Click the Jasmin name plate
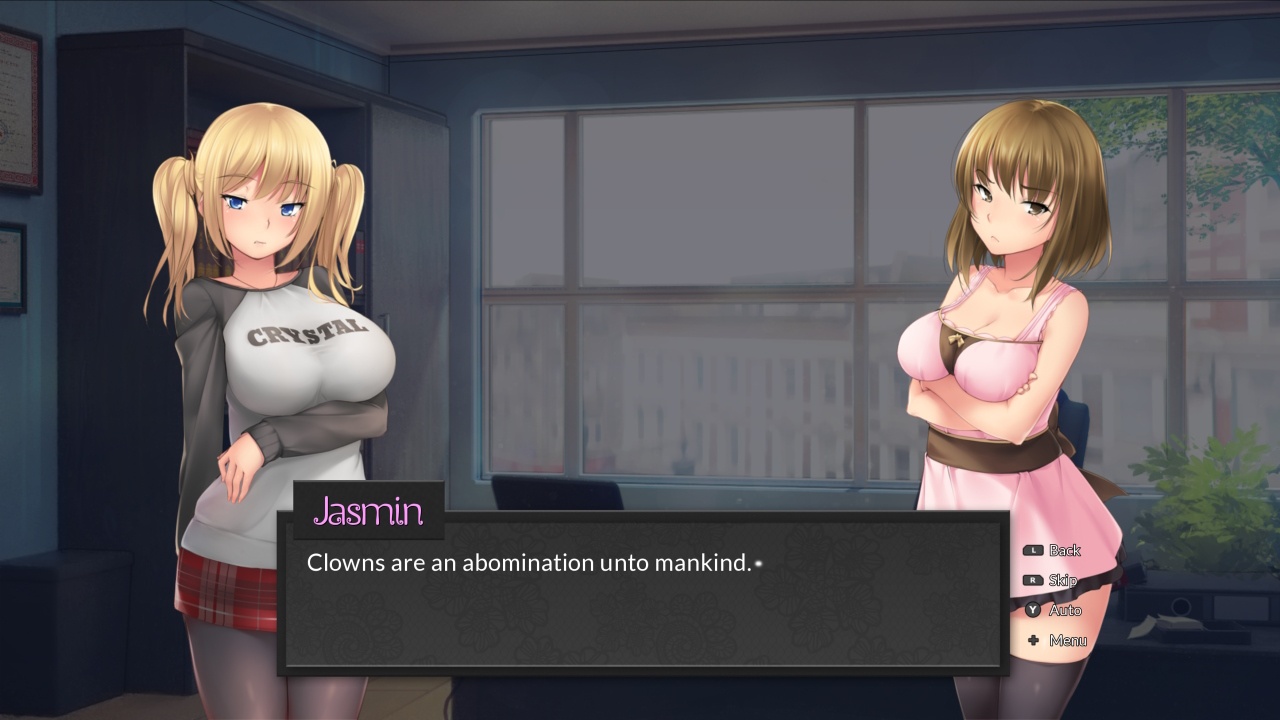1280x720 pixels. tap(369, 511)
